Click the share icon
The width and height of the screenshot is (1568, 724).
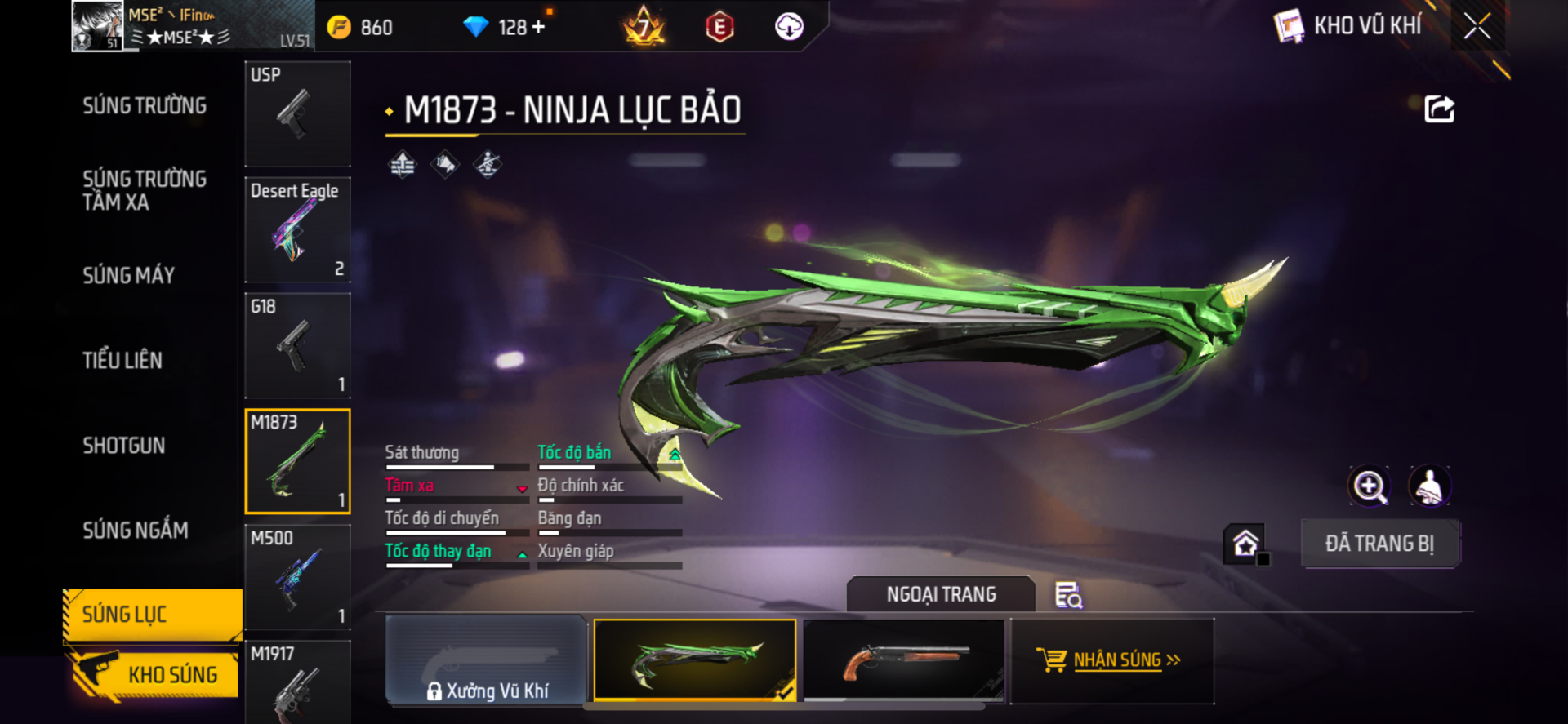point(1439,109)
